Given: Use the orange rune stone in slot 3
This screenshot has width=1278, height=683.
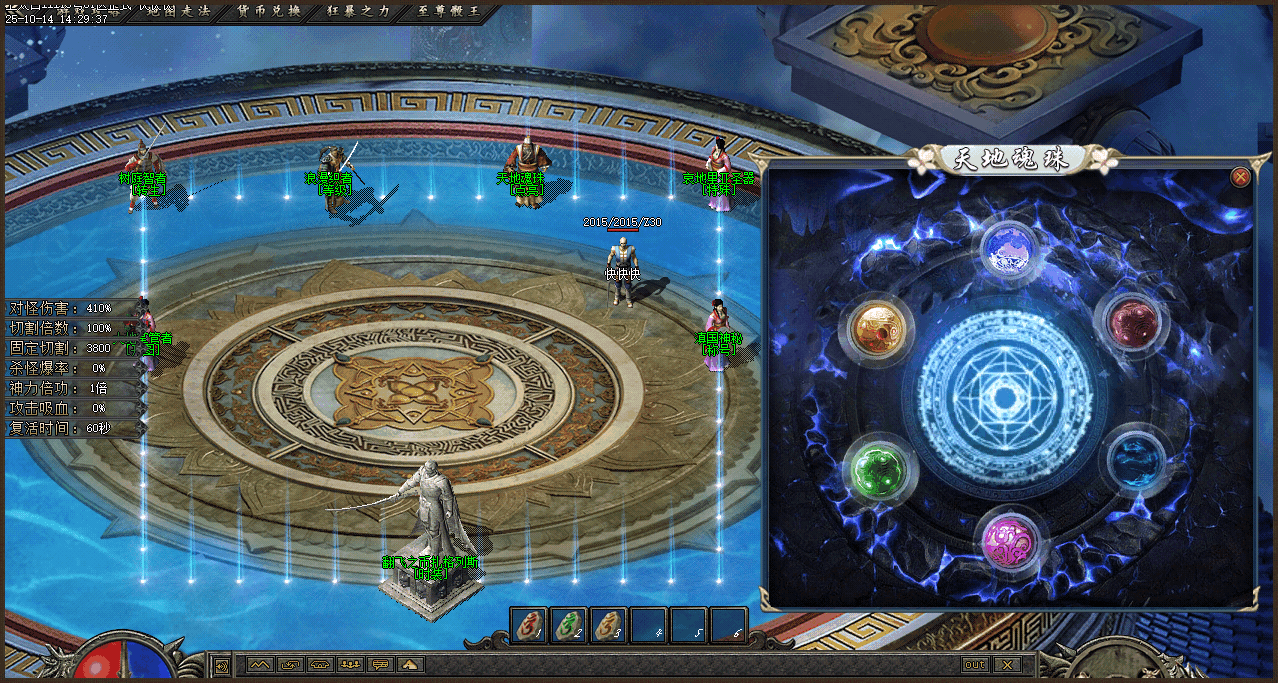Looking at the screenshot, I should pos(609,625).
